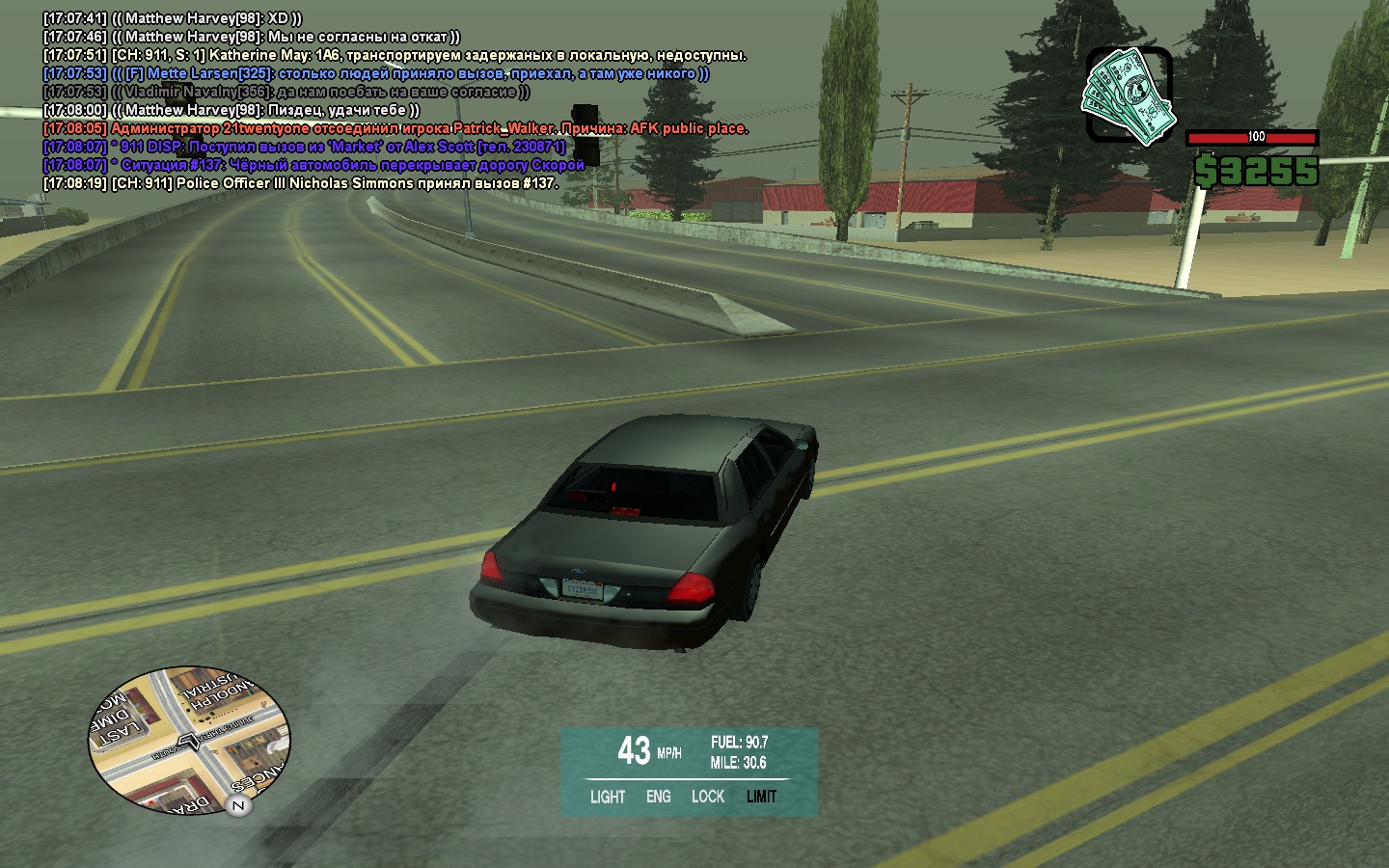Select Mette Larsen's faction chat line
The height and width of the screenshot is (868, 1389).
(376, 73)
